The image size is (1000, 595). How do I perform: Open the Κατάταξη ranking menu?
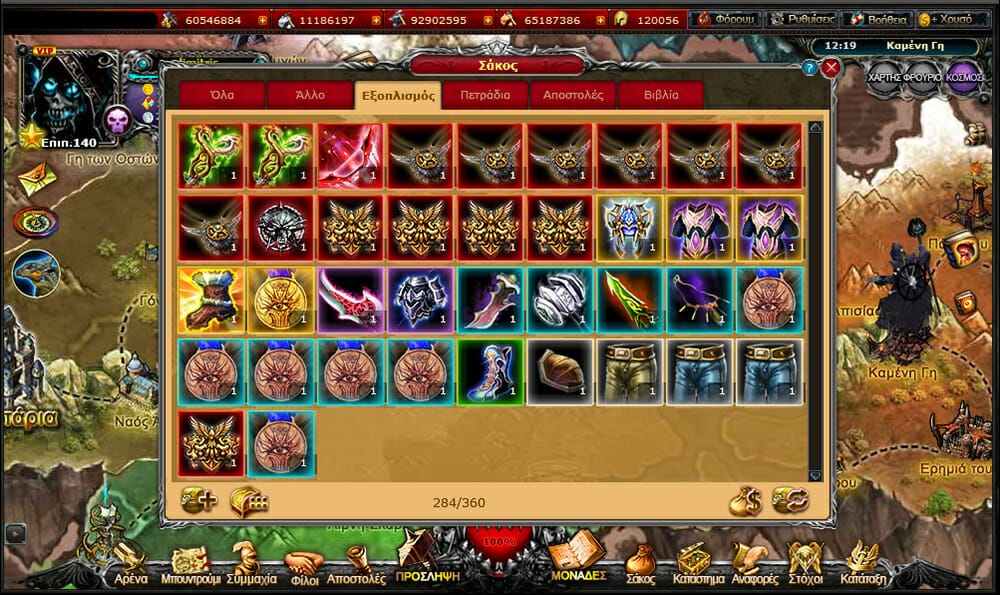click(x=860, y=564)
